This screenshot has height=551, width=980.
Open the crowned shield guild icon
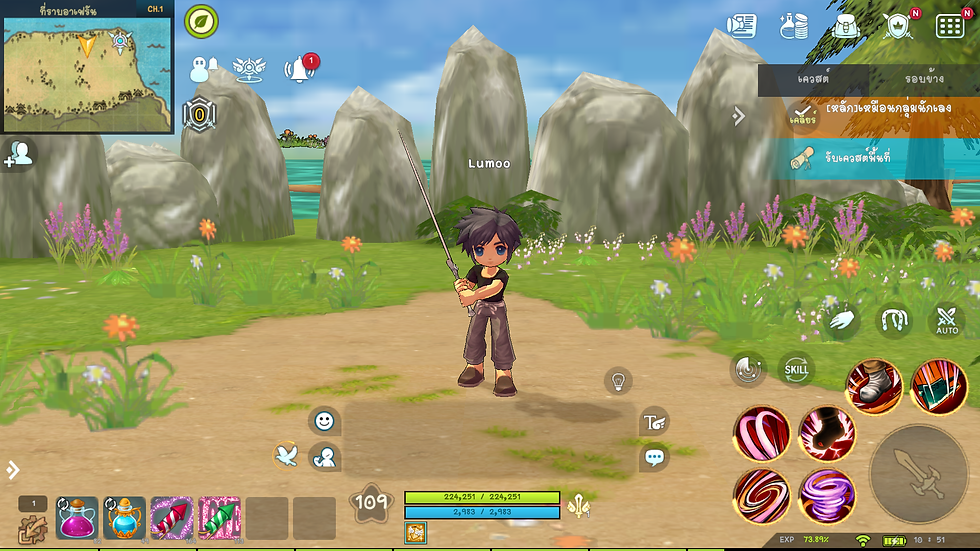[898, 26]
